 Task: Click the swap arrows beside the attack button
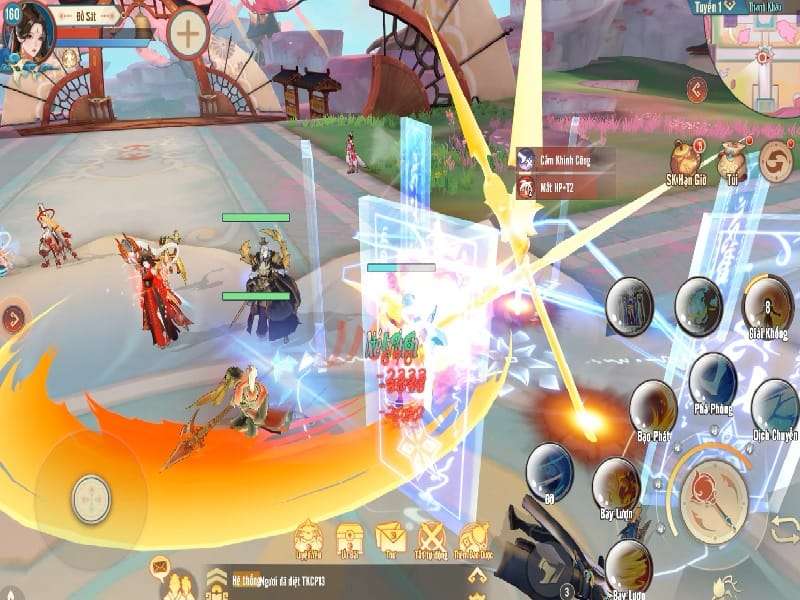(785, 528)
